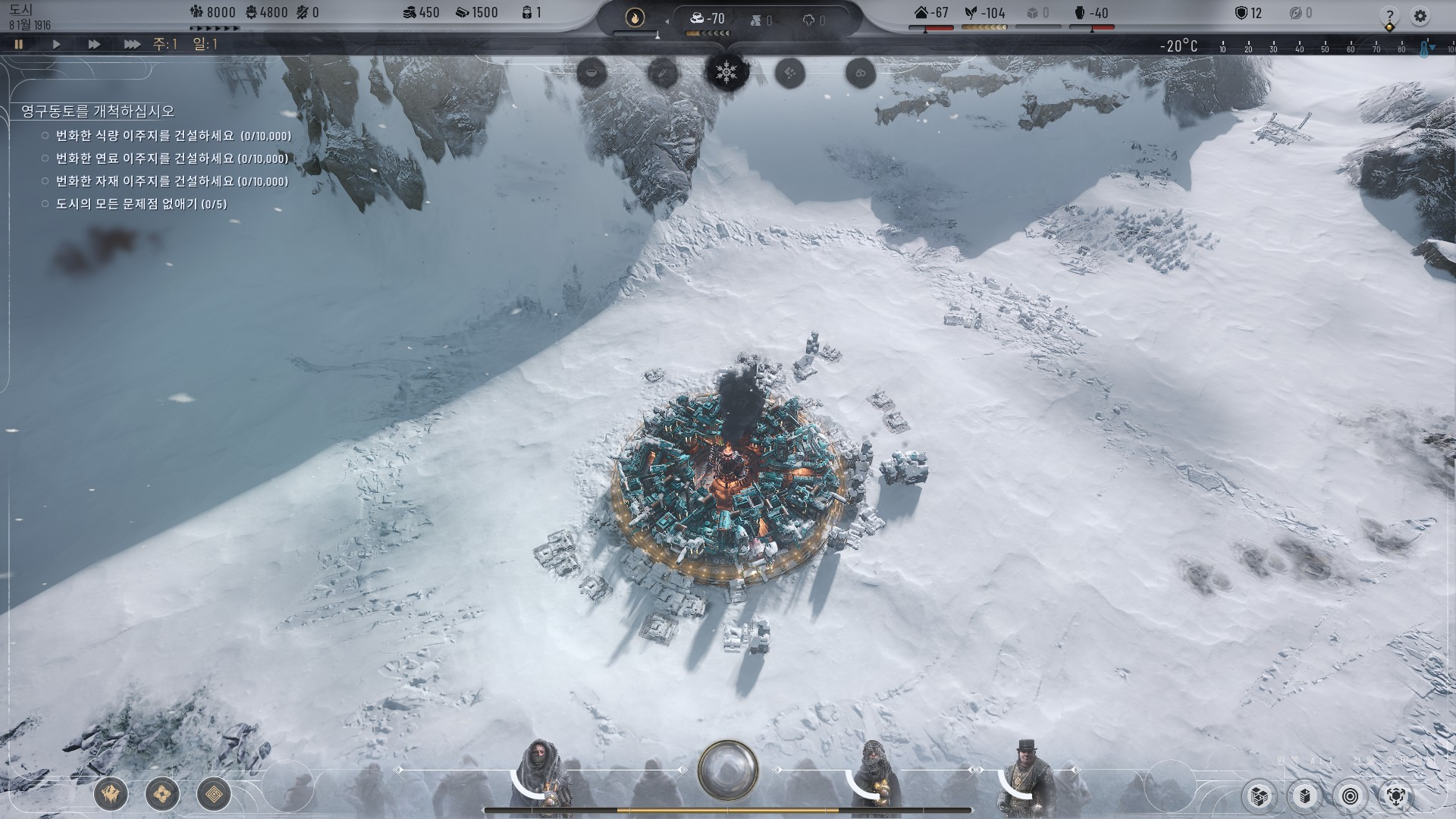The width and height of the screenshot is (1456, 819).
Task: Pause the game time
Action: pos(19,45)
